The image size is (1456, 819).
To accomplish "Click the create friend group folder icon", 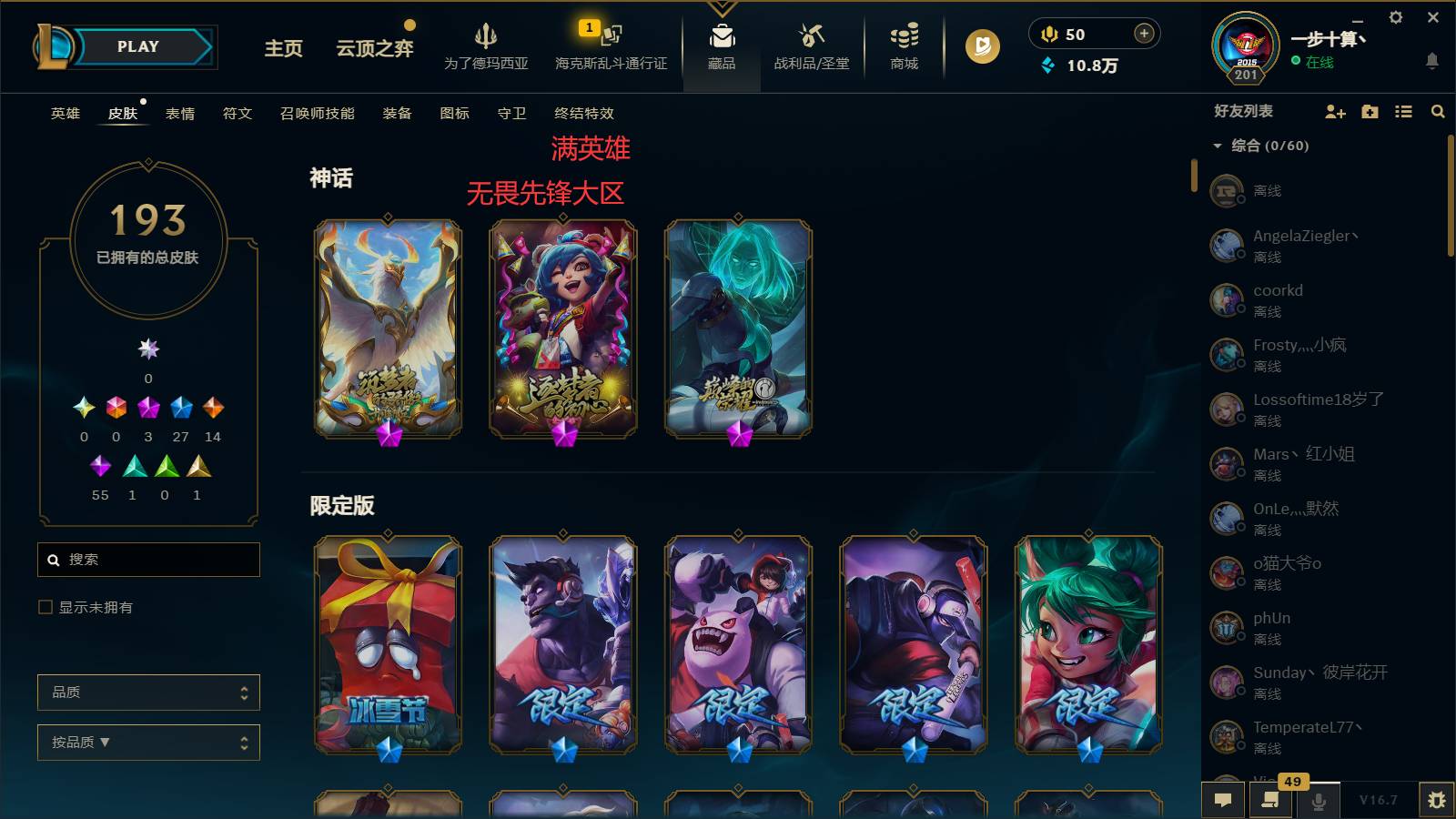I will 1369,112.
